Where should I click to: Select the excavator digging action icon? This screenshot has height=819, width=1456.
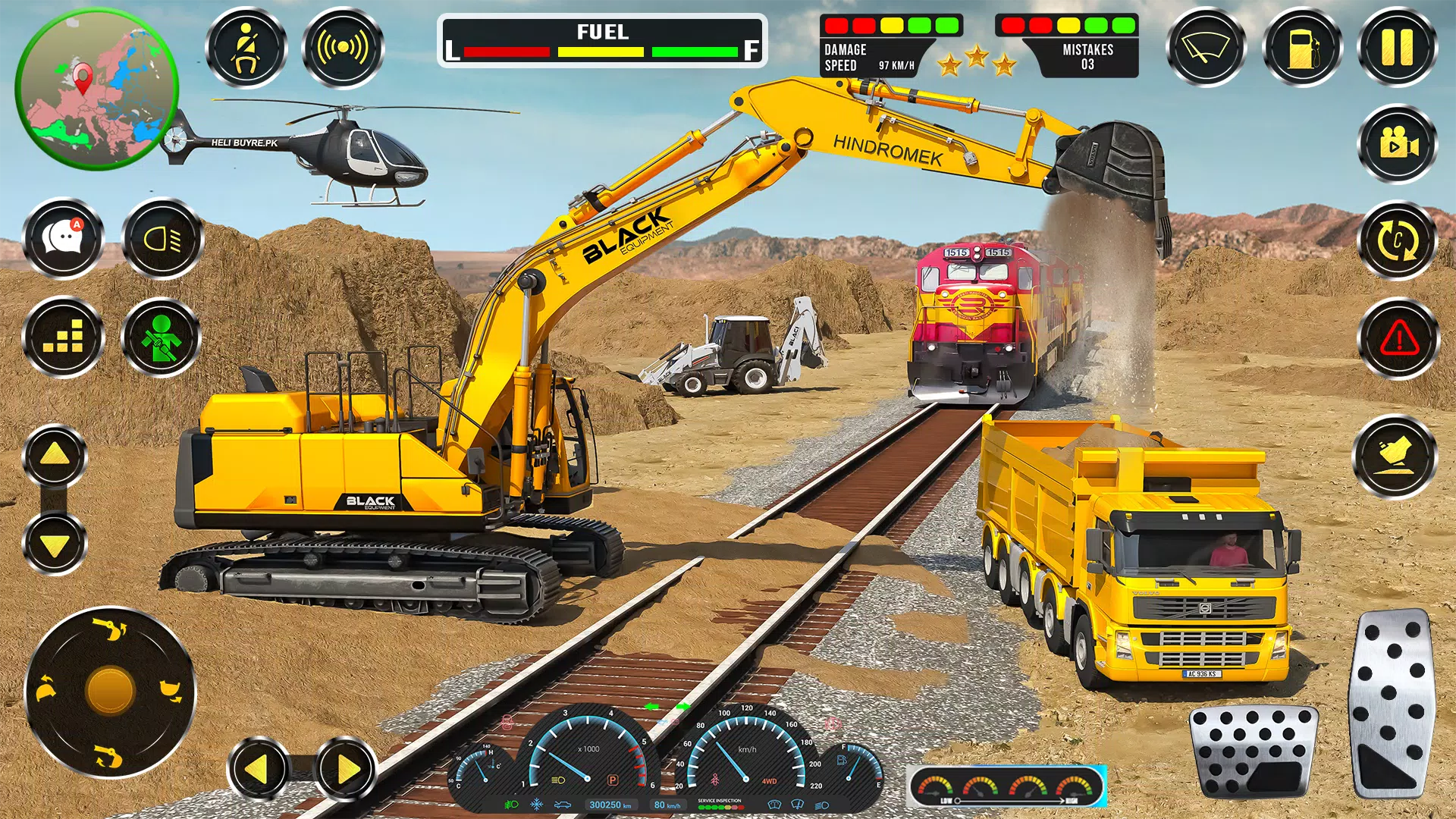pyautogui.click(x=1398, y=455)
